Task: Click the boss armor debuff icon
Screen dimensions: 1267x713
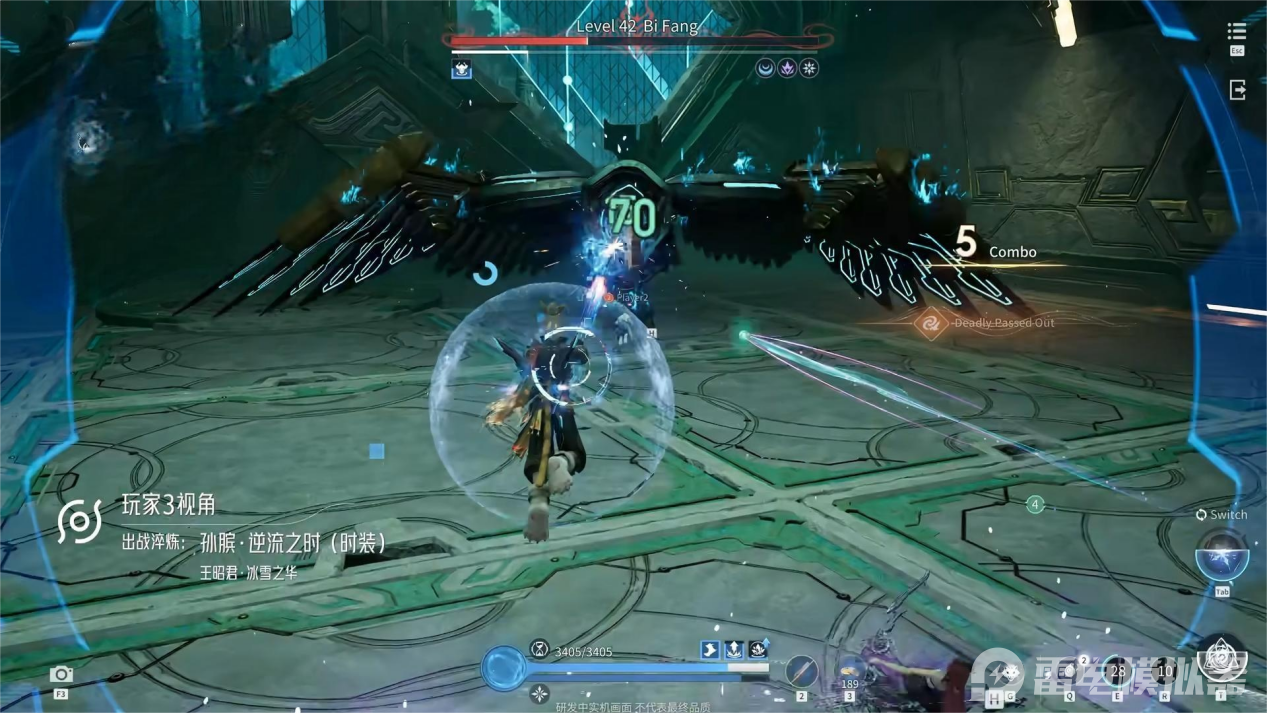Action: coord(461,69)
